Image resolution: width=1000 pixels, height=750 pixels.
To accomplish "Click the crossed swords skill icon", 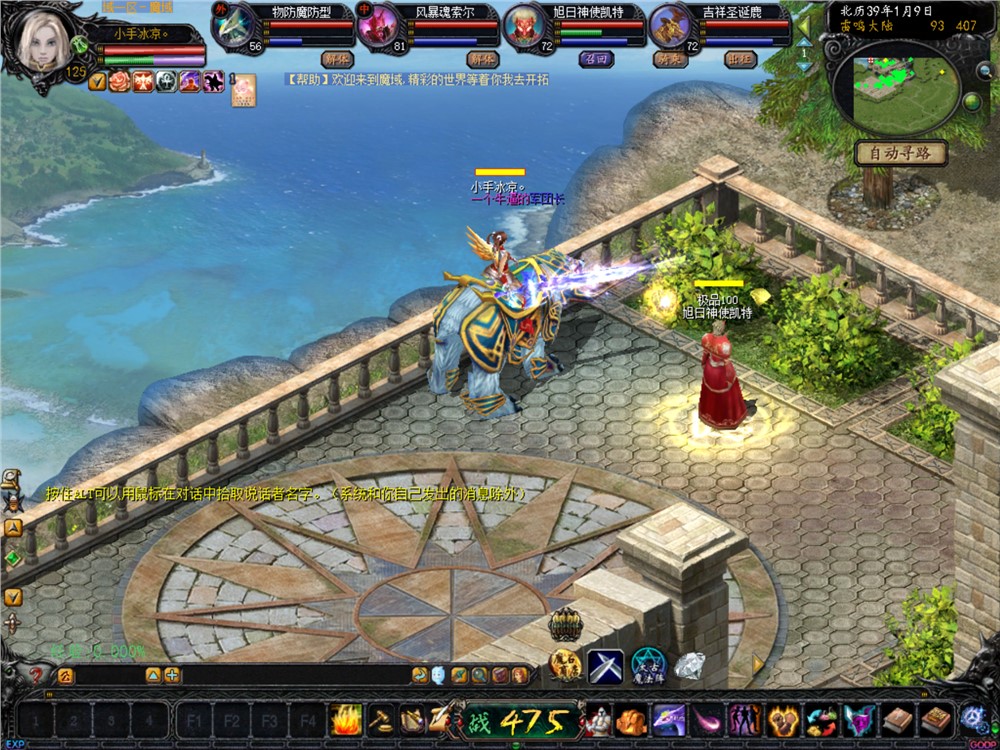I will [605, 666].
